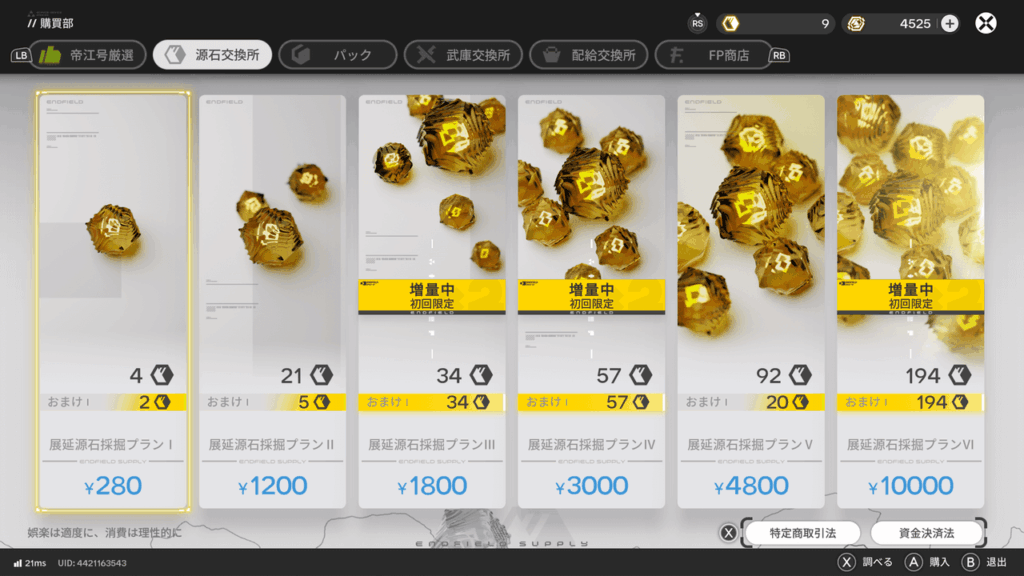Choose the ¥1200 展延源石採掘プラン II pack

click(x=272, y=300)
